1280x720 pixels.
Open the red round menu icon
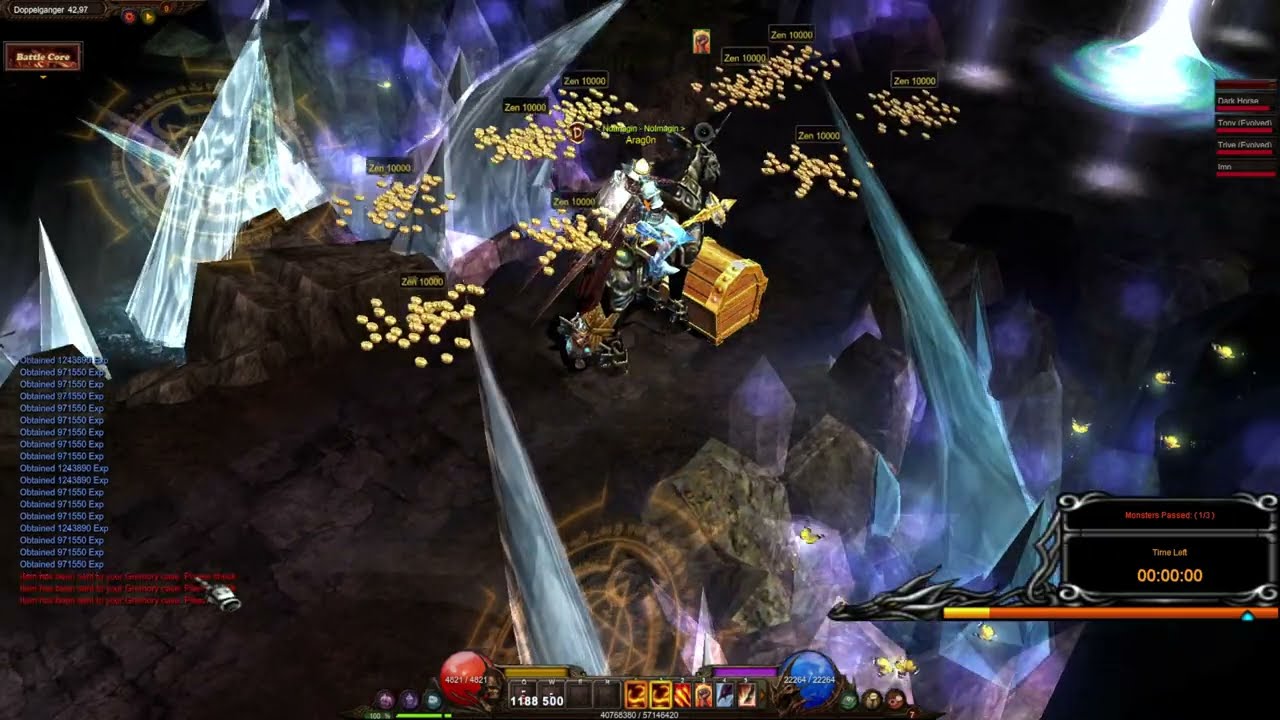coord(895,699)
